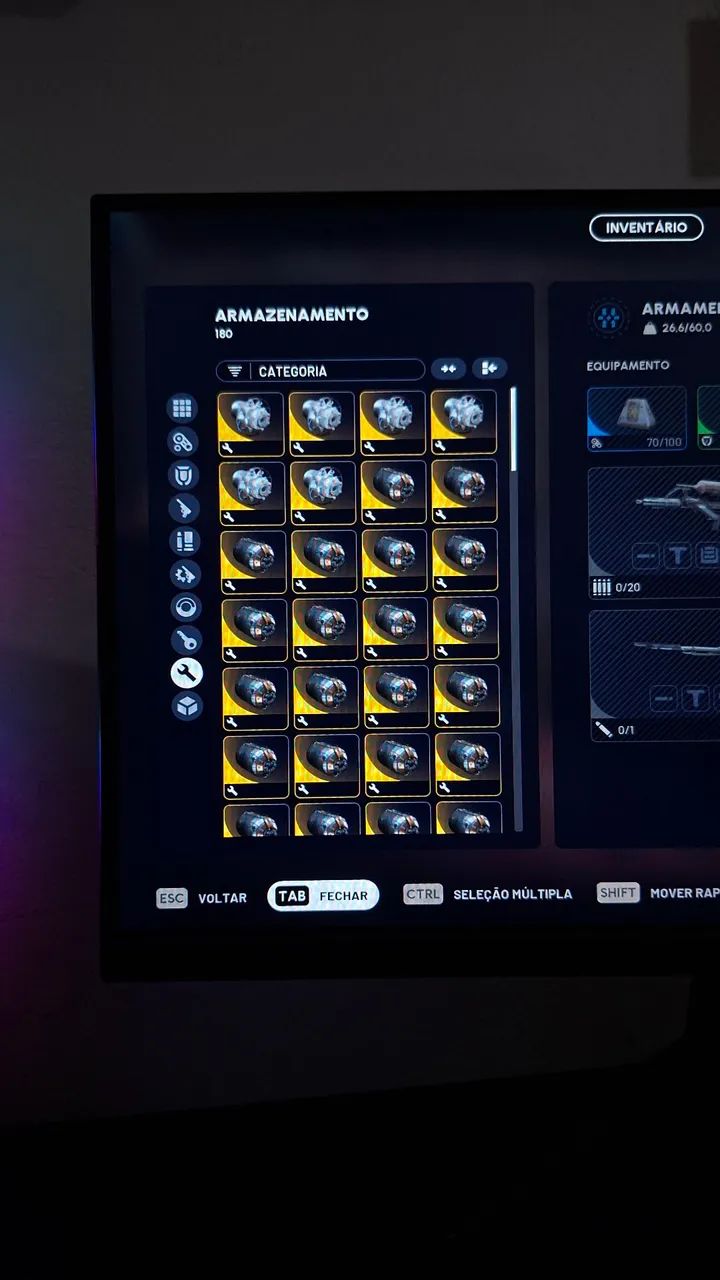Filter storage by the shield category

pyautogui.click(x=183, y=474)
